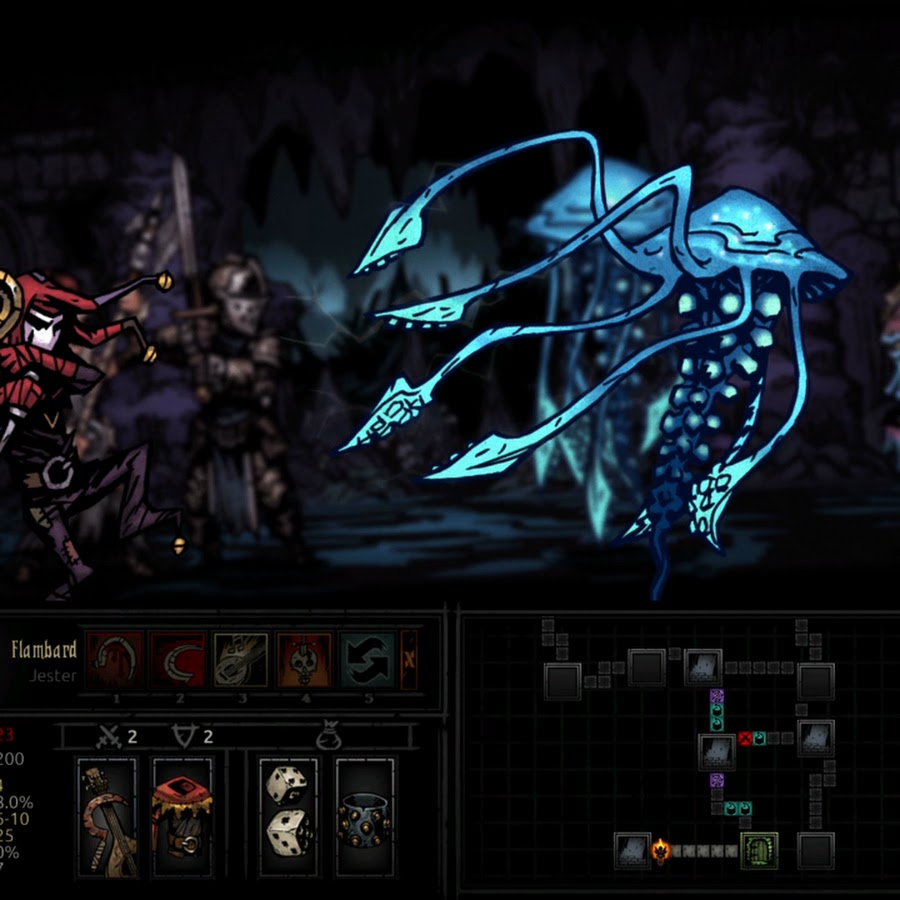Select the white dice trinket slot
The height and width of the screenshot is (900, 900).
pyautogui.click(x=289, y=817)
